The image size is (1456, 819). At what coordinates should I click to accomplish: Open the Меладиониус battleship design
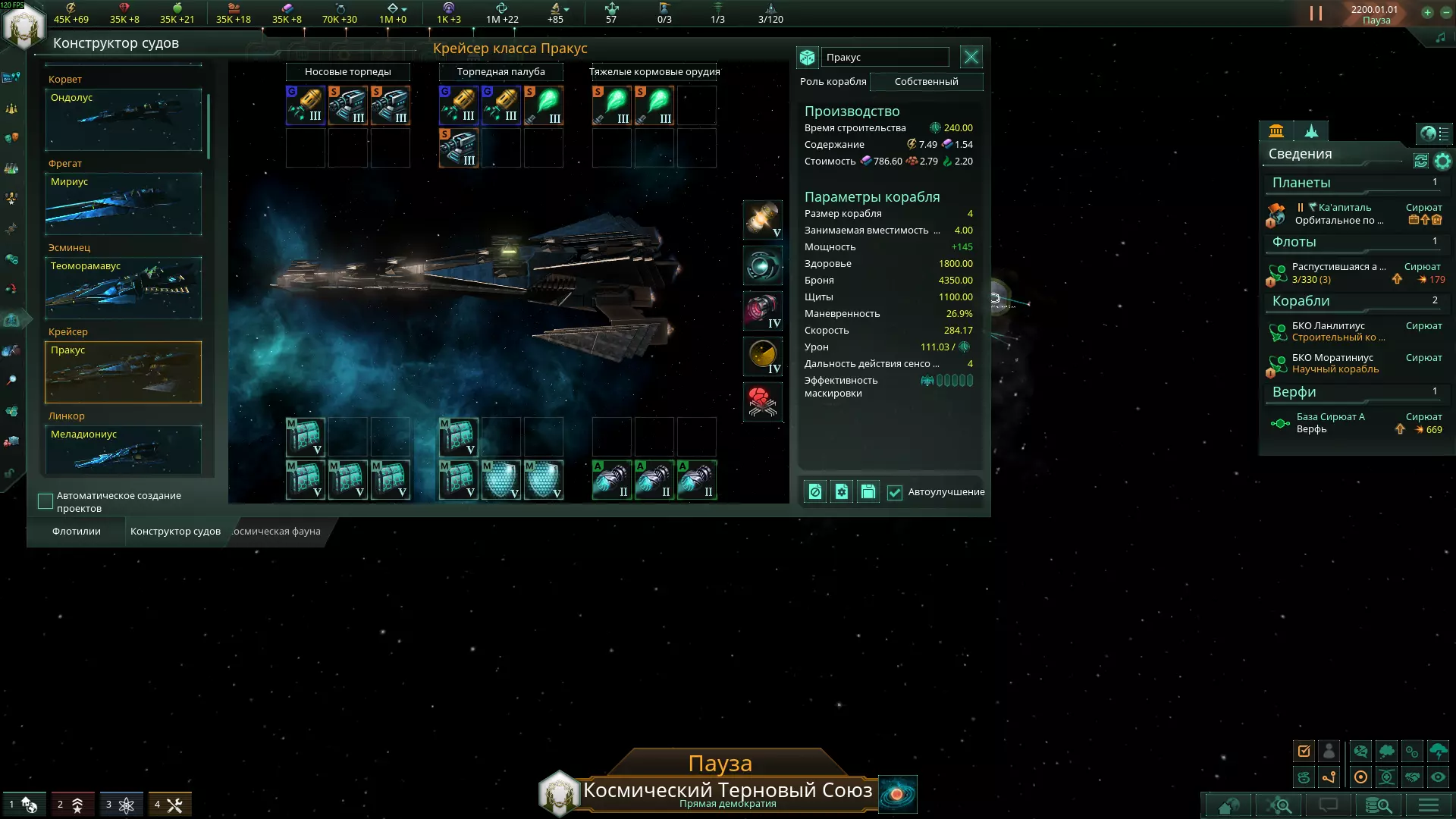(x=124, y=449)
